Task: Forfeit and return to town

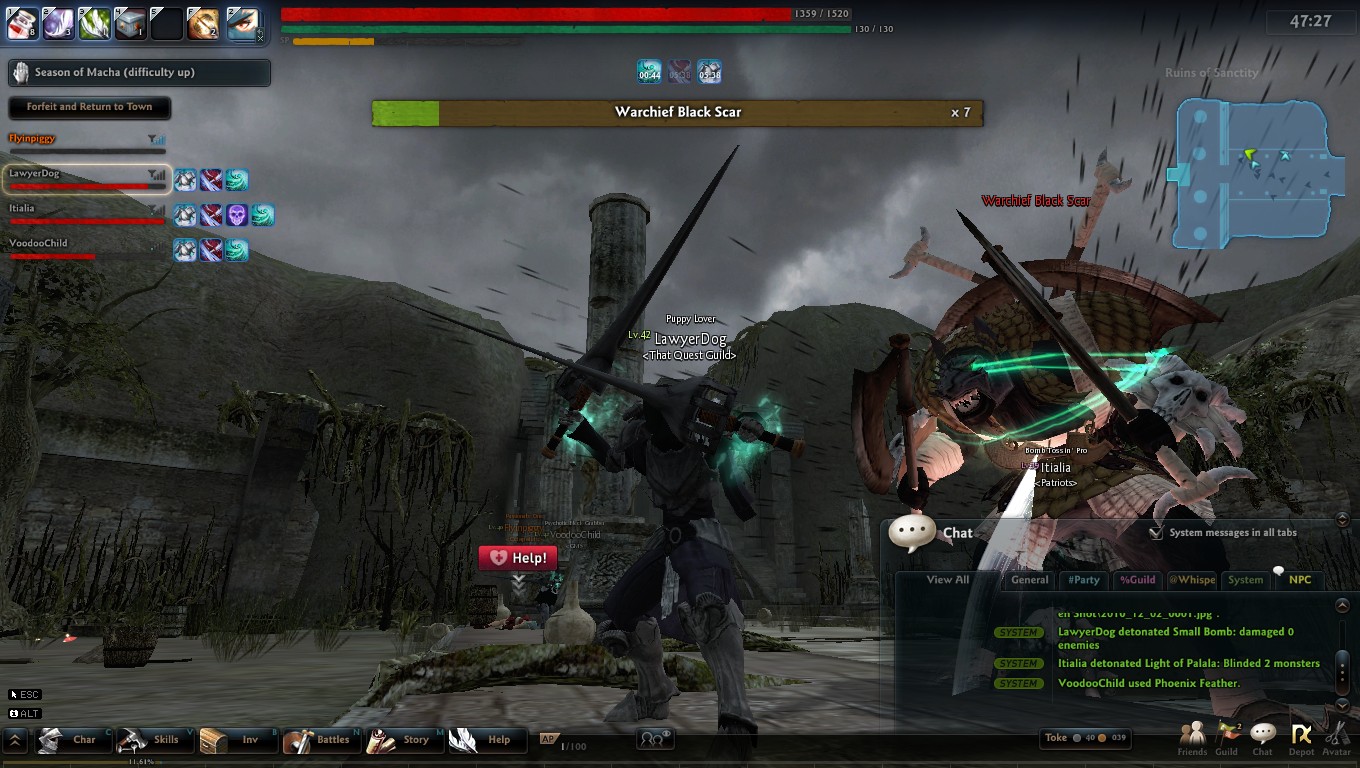Action: [x=89, y=107]
